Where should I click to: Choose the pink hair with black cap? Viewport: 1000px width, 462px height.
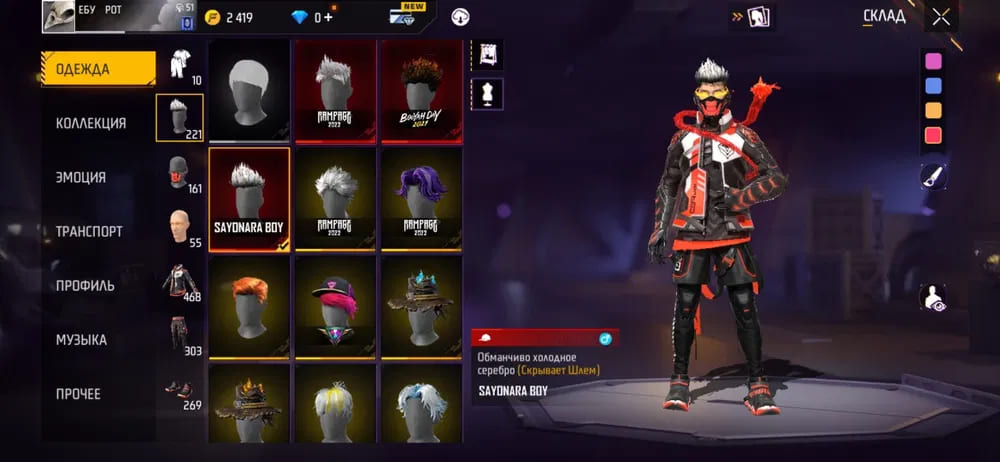(x=335, y=306)
